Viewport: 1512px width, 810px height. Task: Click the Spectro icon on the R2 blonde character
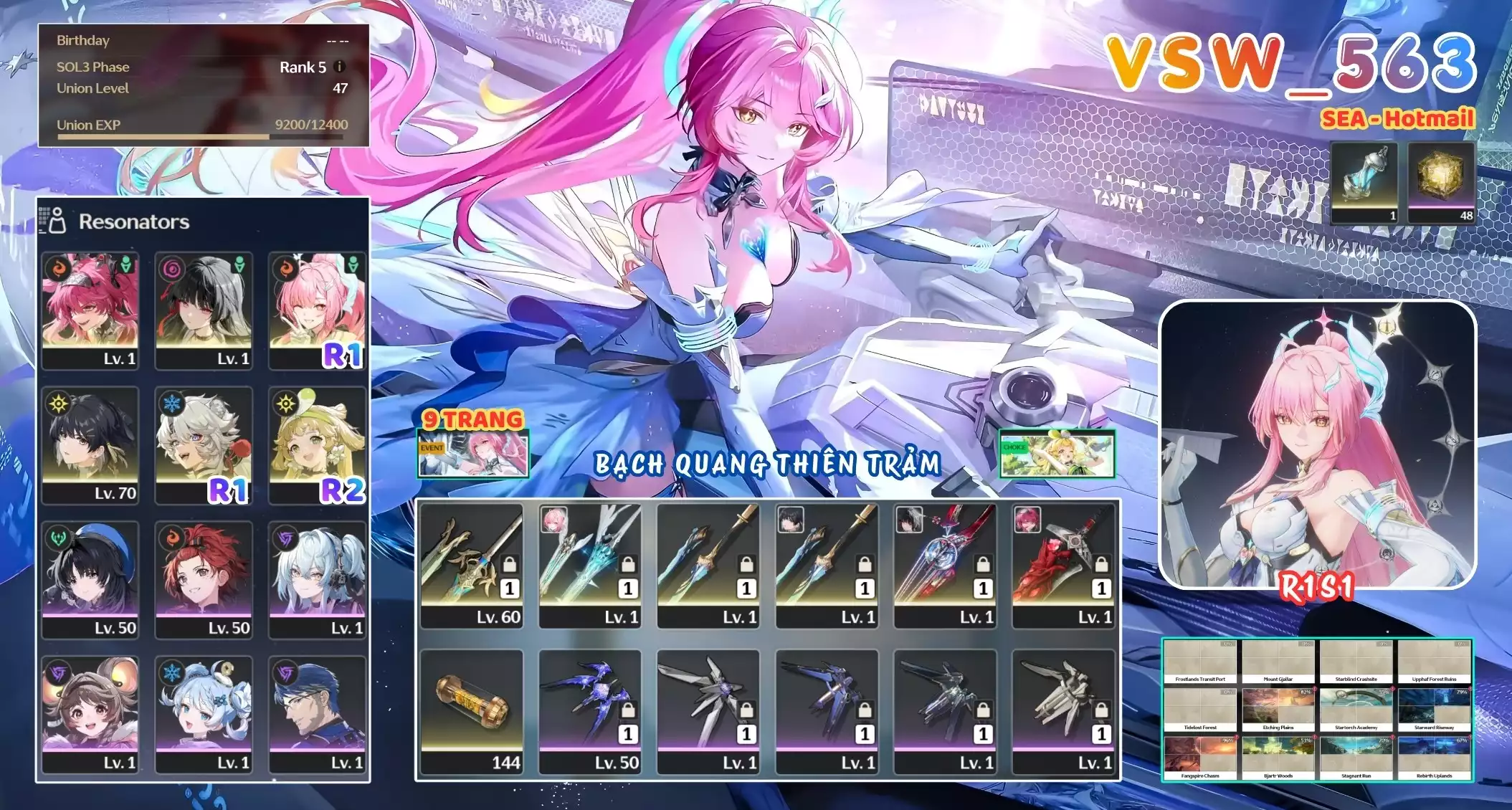point(285,404)
